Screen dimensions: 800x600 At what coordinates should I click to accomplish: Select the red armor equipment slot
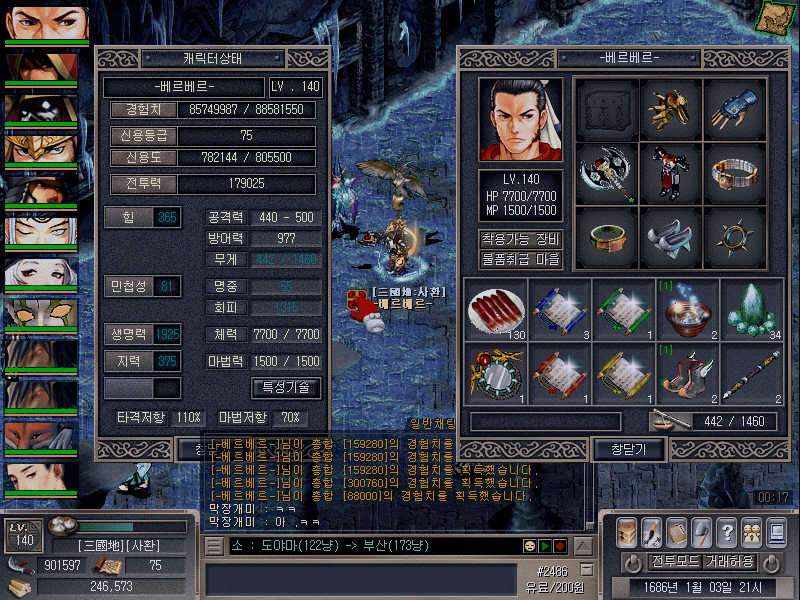(670, 174)
